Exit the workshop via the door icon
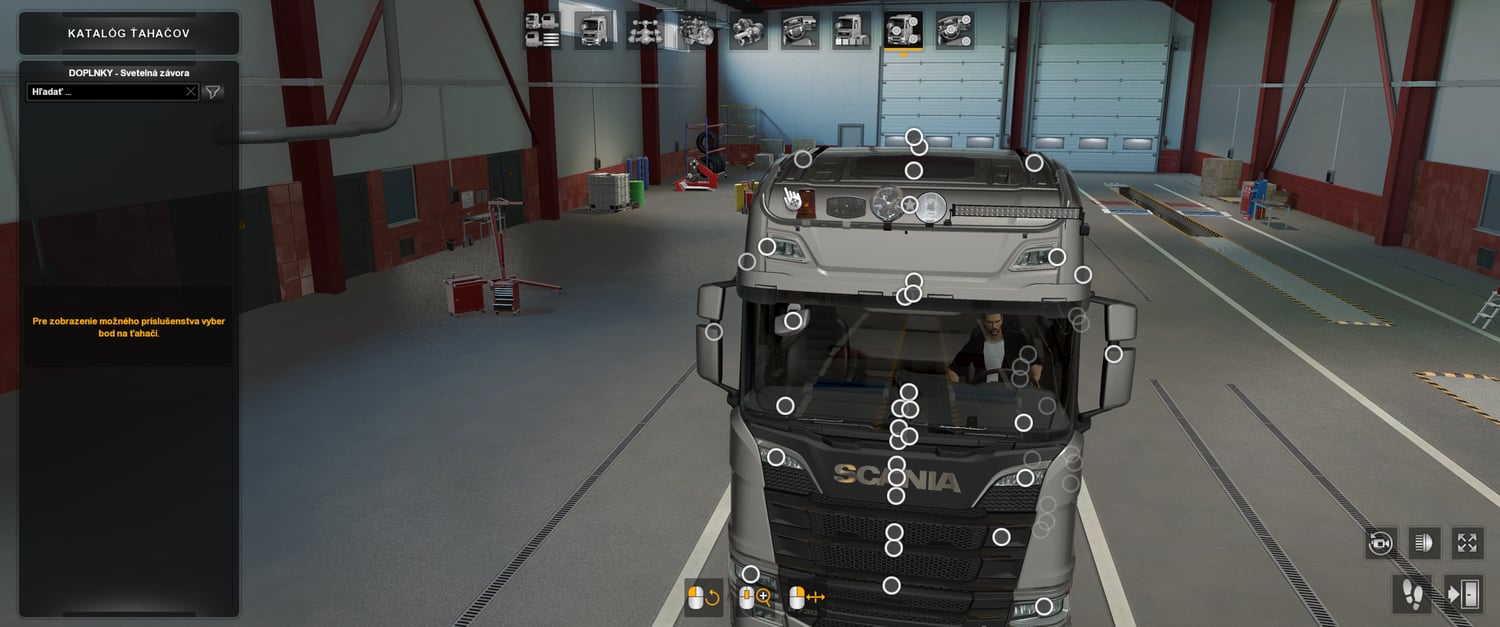1500x627 pixels. (x=1463, y=594)
